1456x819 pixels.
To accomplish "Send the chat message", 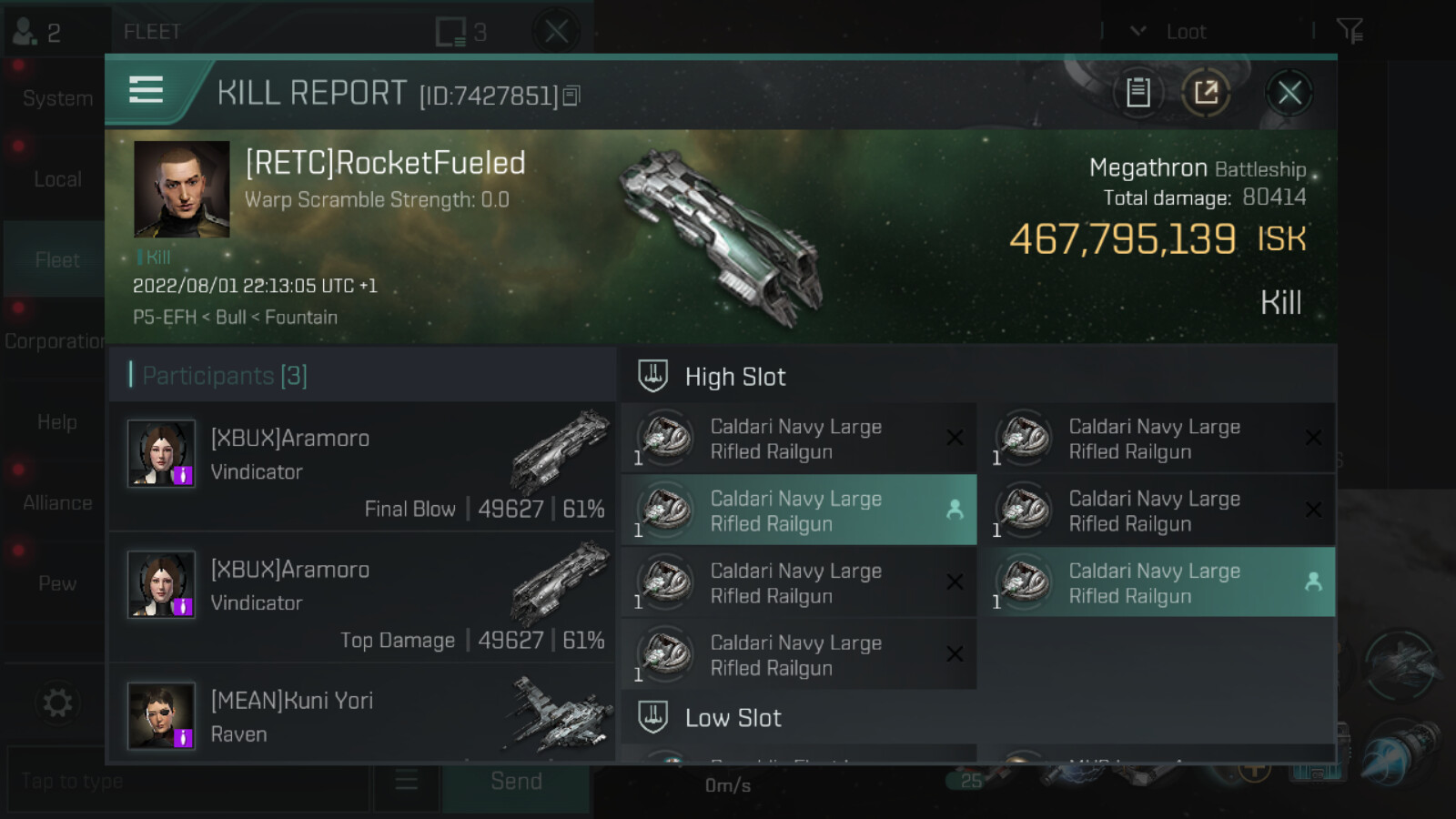I will (516, 781).
